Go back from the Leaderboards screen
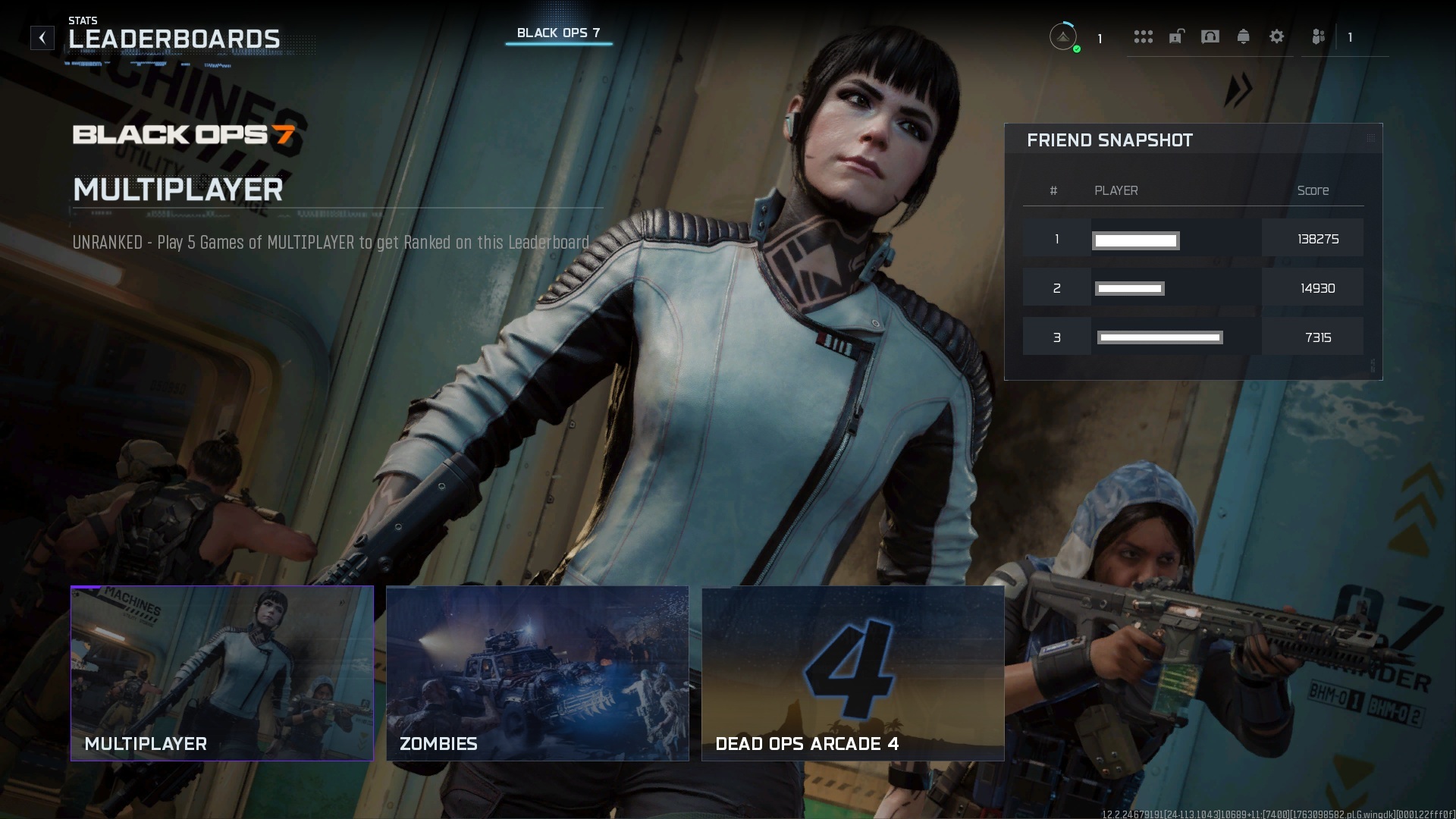 42,38
